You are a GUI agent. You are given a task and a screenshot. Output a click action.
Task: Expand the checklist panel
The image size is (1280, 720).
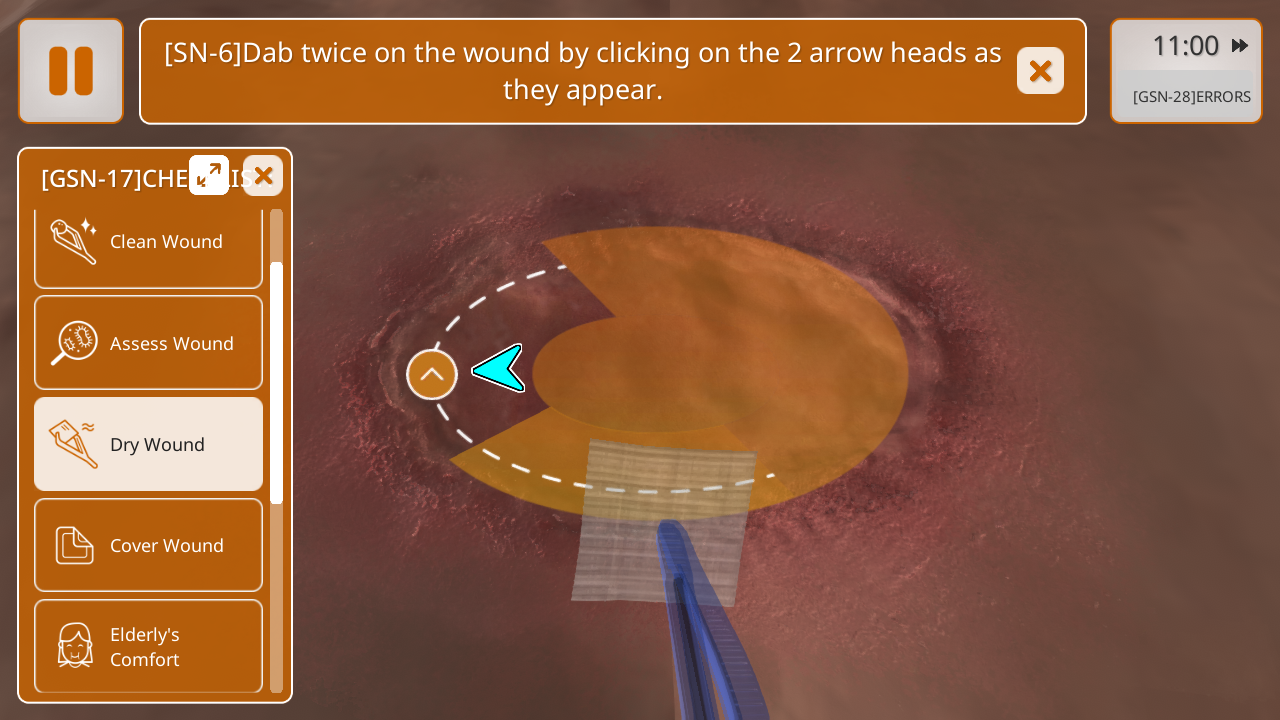pyautogui.click(x=209, y=175)
